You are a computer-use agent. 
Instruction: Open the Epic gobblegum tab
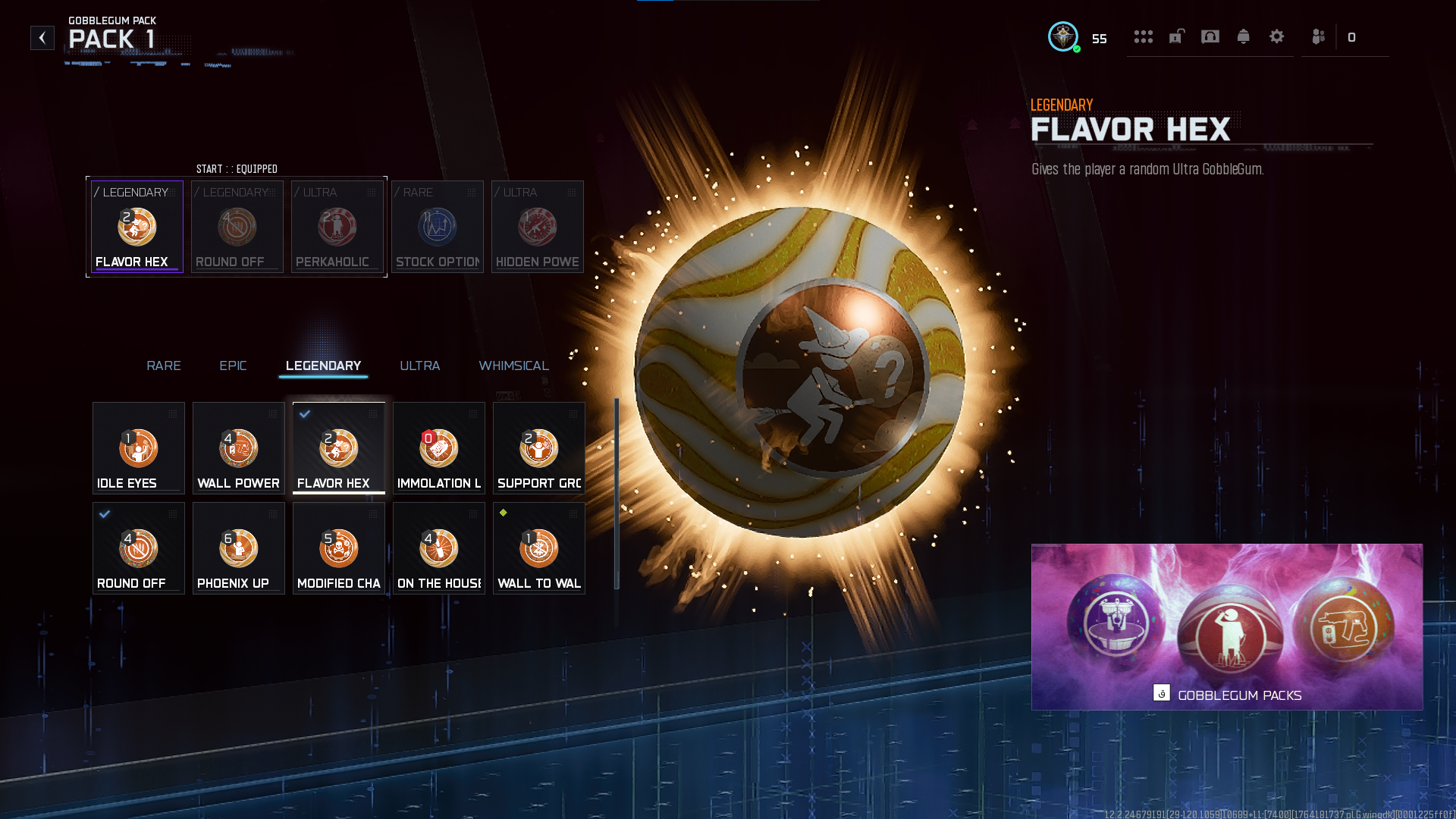coord(233,366)
